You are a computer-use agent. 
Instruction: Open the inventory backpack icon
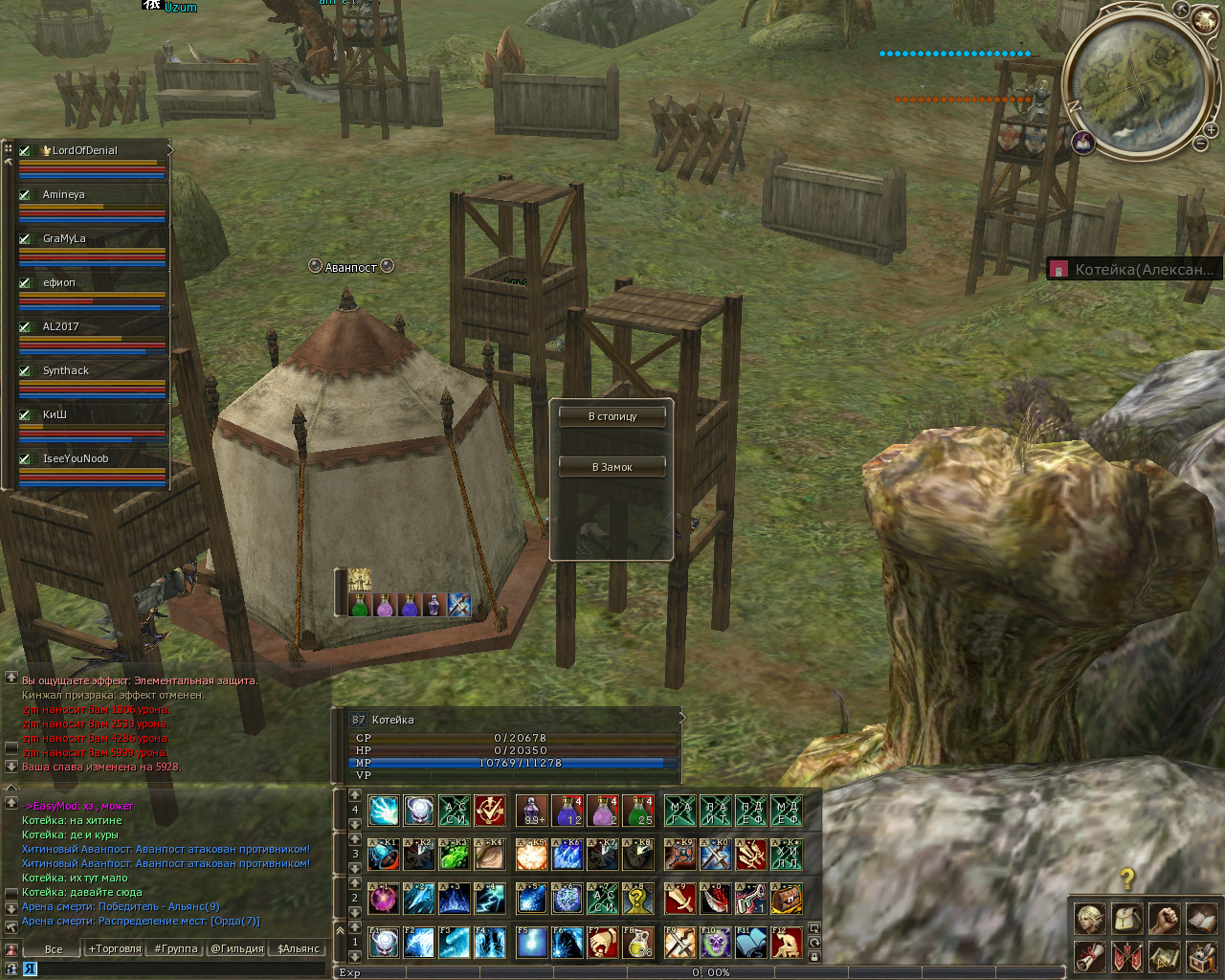coord(1127,920)
